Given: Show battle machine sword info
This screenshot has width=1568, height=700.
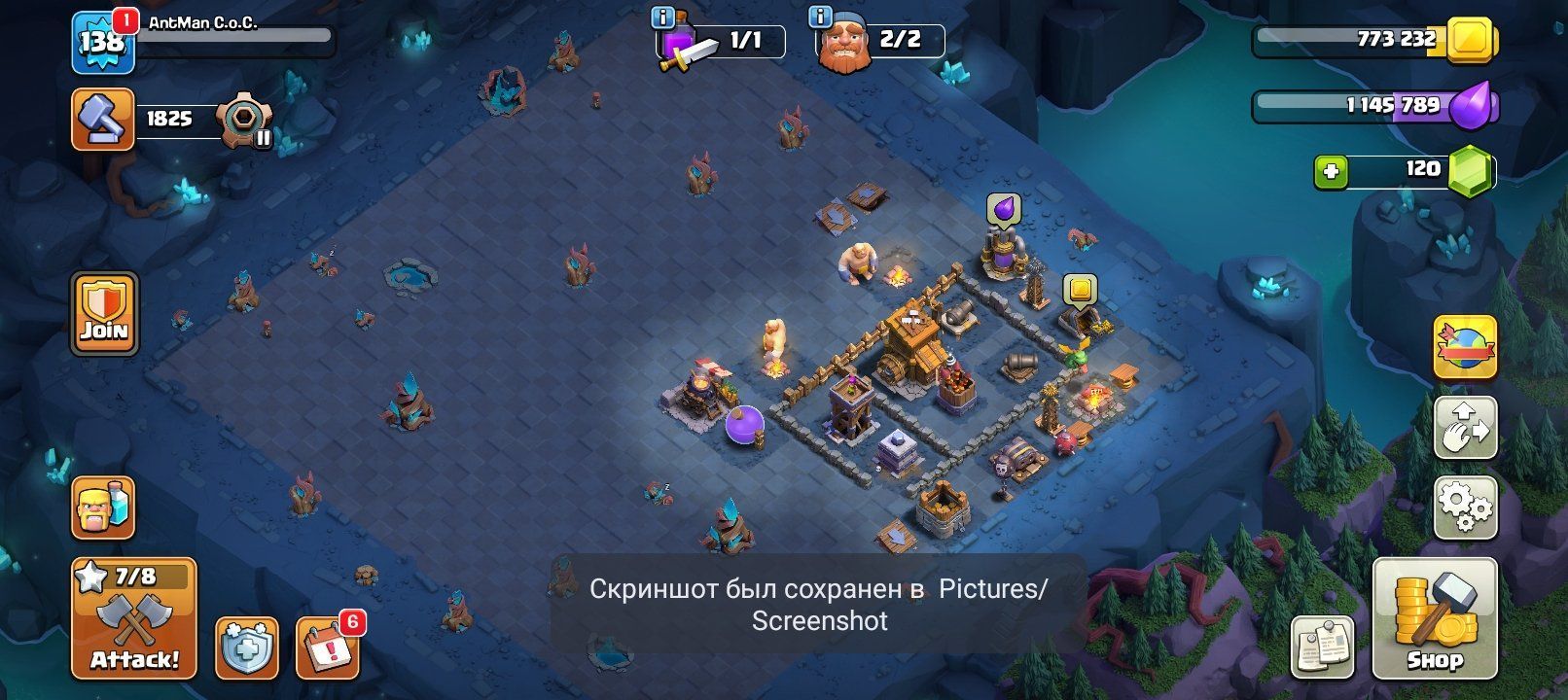Looking at the screenshot, I should point(662,17).
